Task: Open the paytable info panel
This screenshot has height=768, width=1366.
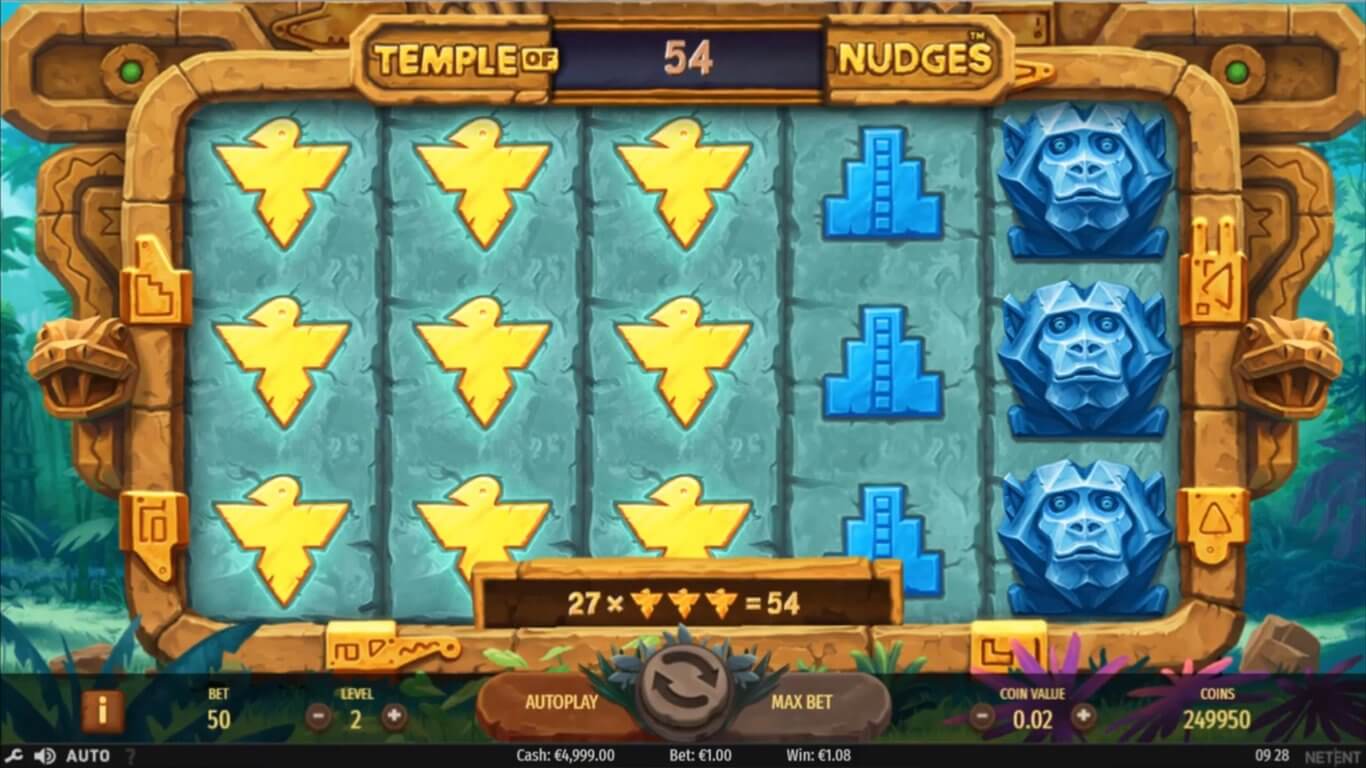Action: 102,711
